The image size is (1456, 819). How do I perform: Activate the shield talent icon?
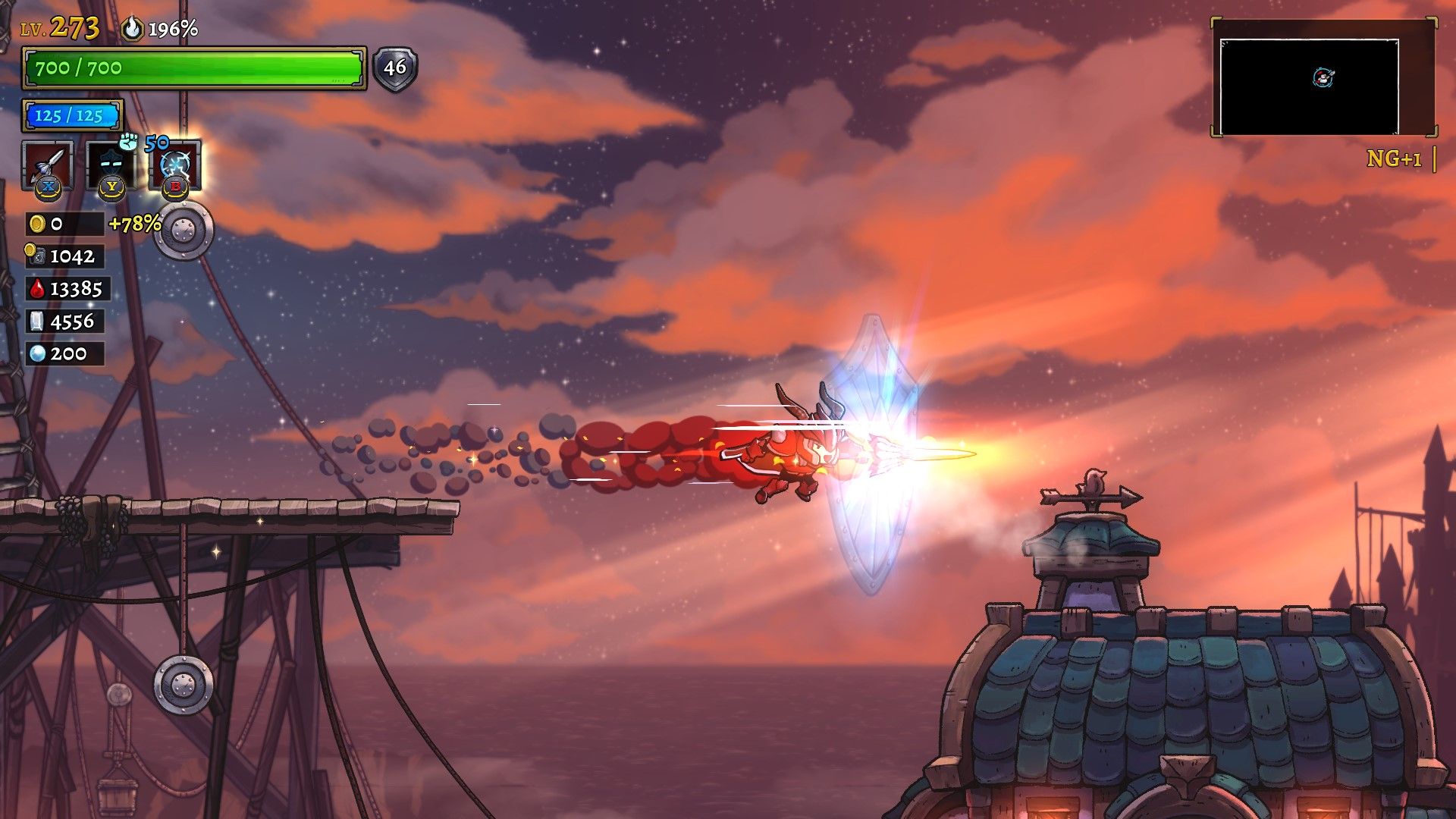(111, 164)
